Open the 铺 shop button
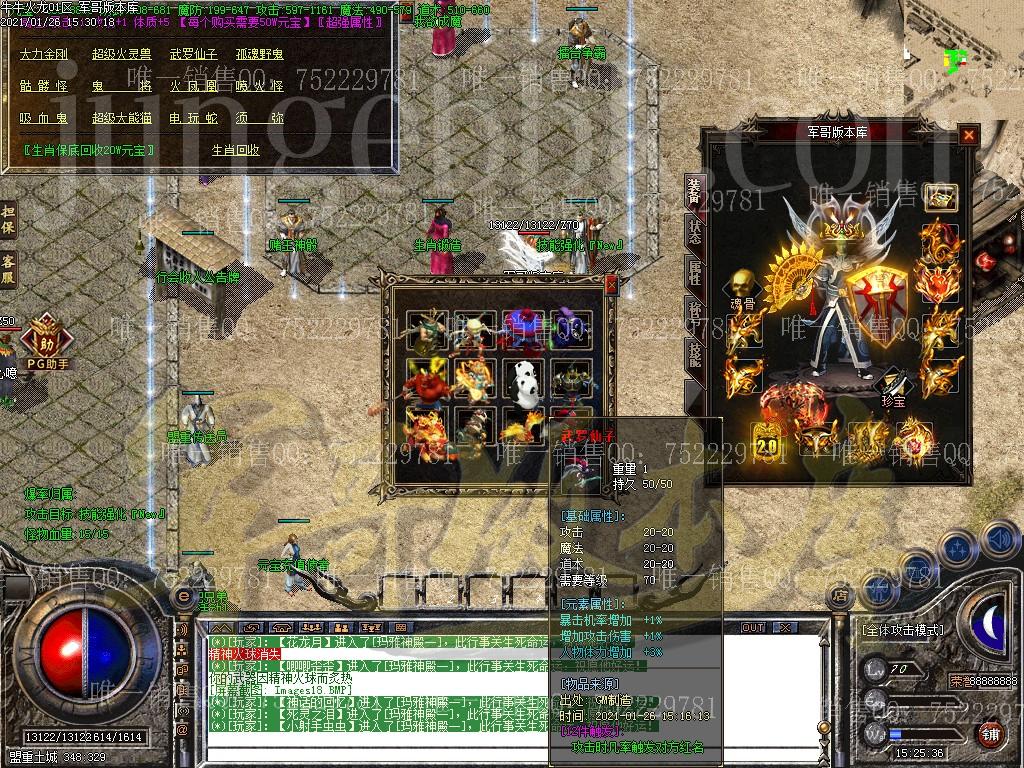1024x768 pixels. tap(991, 733)
